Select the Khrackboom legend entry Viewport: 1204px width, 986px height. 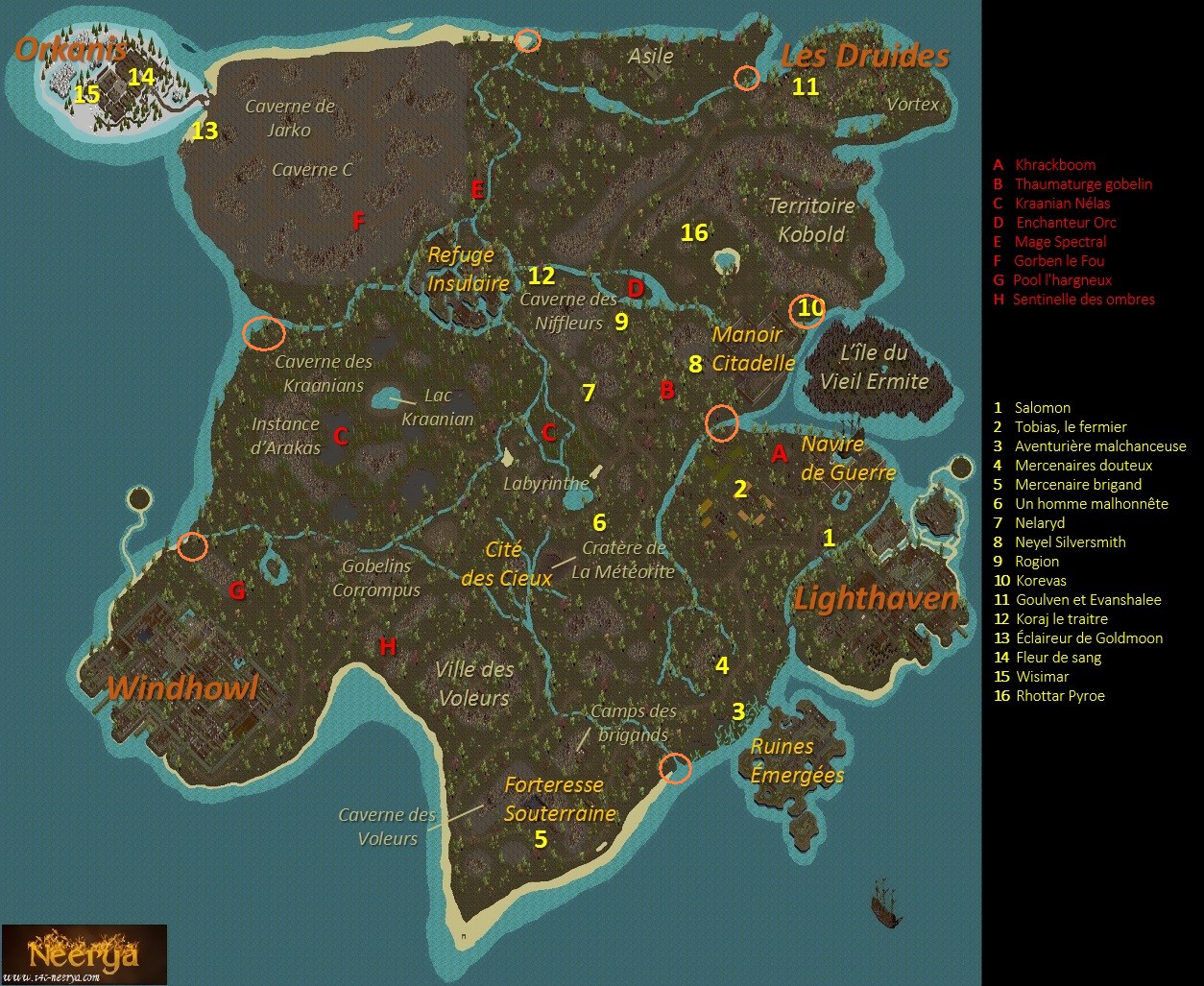(x=1054, y=164)
